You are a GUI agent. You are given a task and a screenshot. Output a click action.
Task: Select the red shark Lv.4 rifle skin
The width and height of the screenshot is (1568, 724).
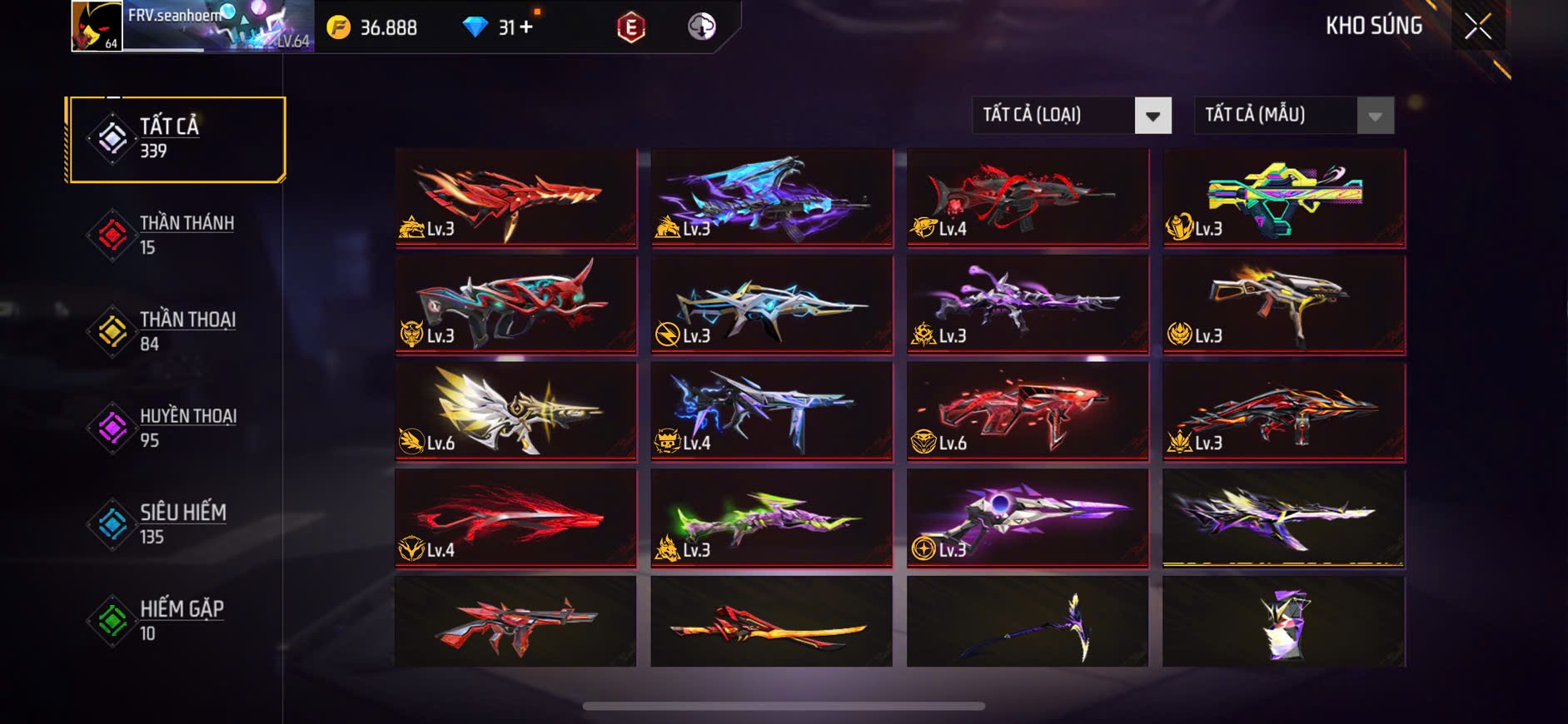(x=1027, y=198)
